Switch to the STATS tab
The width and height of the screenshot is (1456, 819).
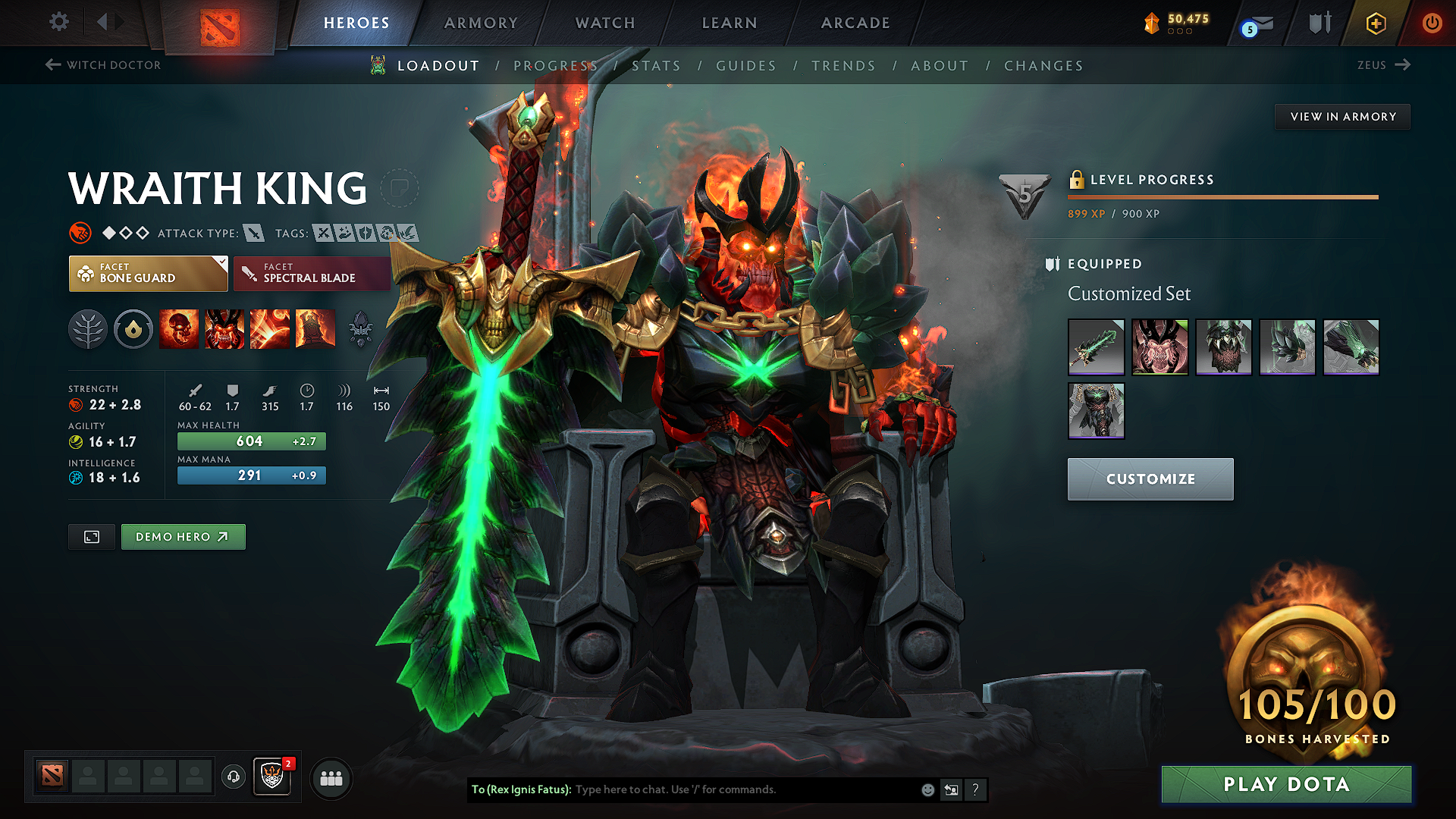657,66
